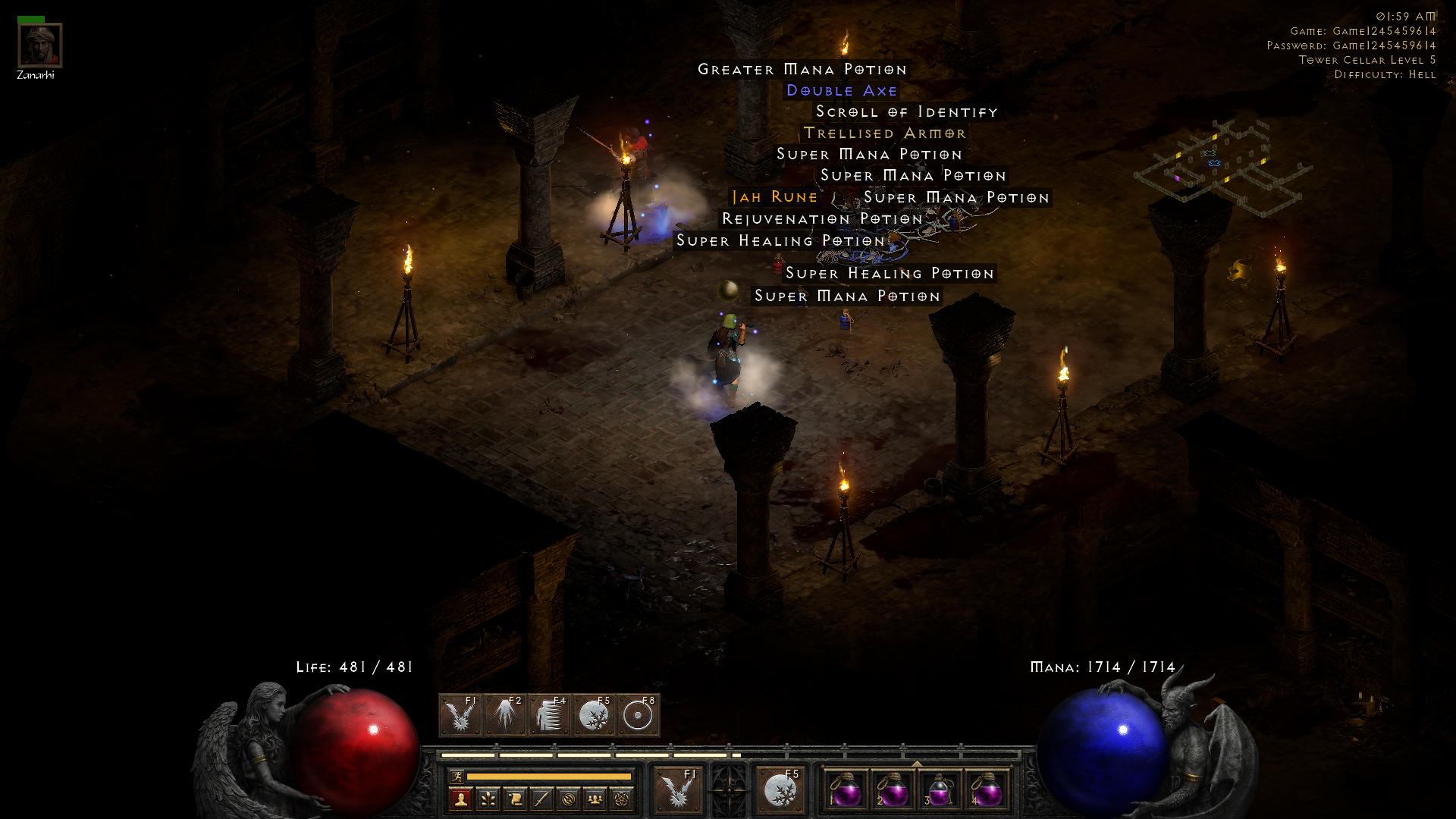The width and height of the screenshot is (1456, 819).
Task: Select the F8 ring-shaped skill
Action: tap(638, 715)
